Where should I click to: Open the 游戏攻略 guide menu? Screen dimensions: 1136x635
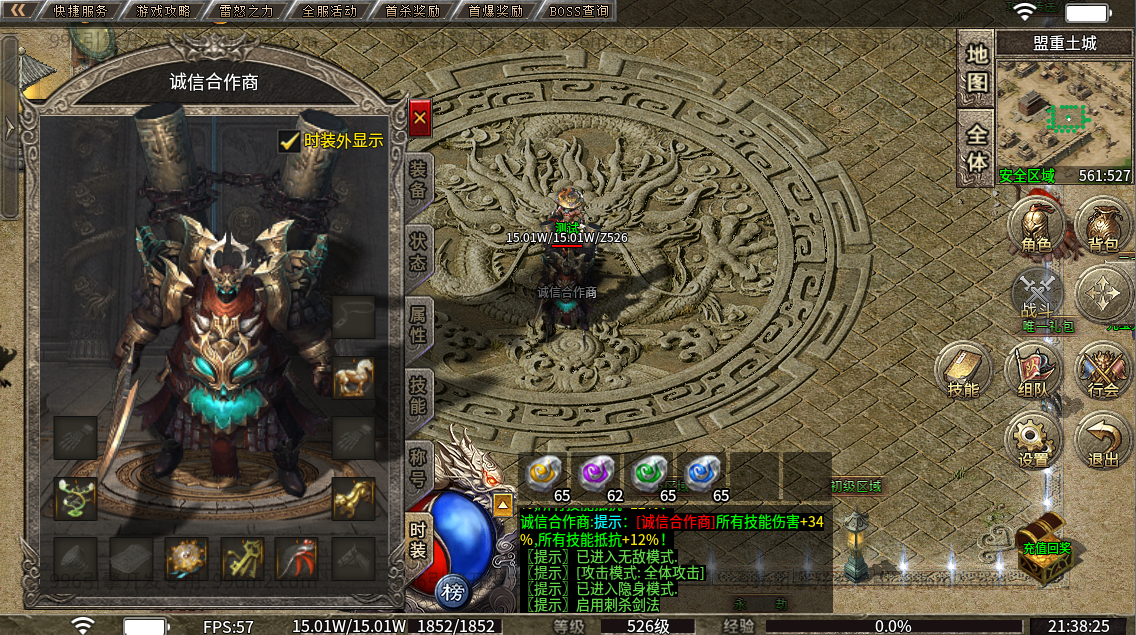(164, 12)
